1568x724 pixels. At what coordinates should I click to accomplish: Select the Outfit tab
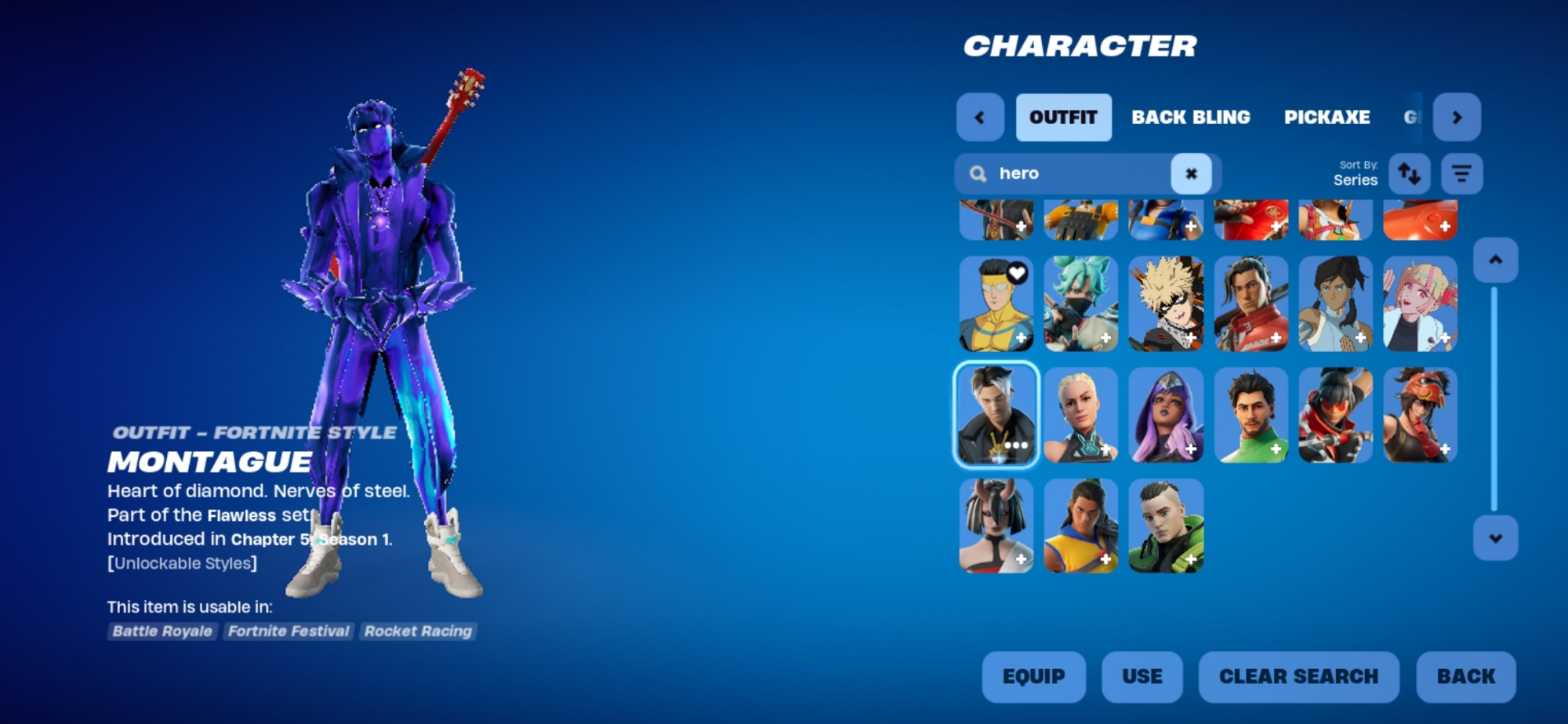pos(1063,118)
